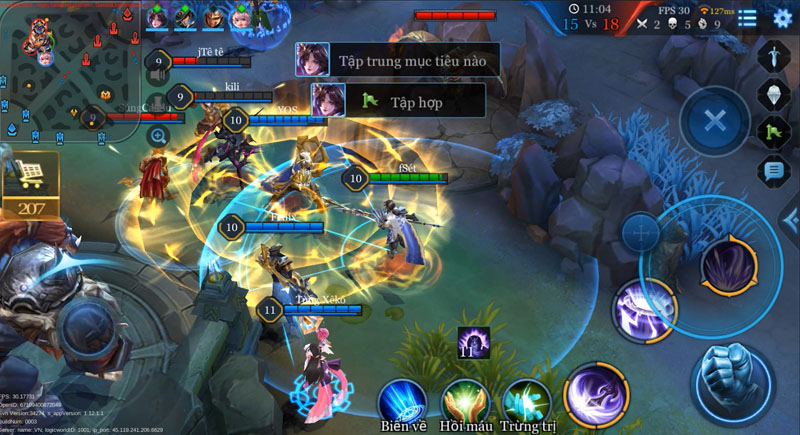This screenshot has height=435, width=800.
Task: Use the Hồi máu healing spell
Action: point(465,401)
